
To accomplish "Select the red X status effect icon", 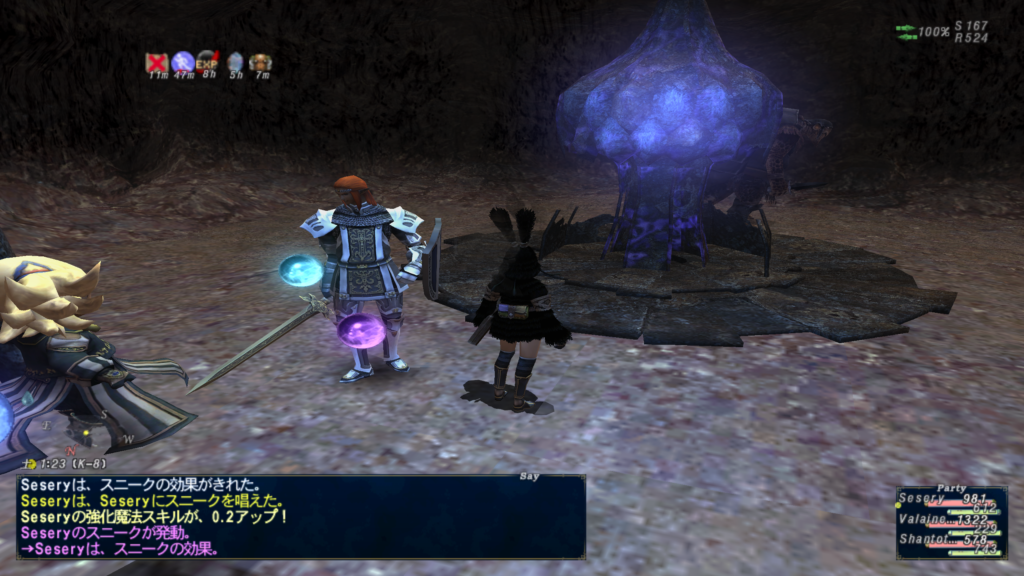I will pos(156,63).
